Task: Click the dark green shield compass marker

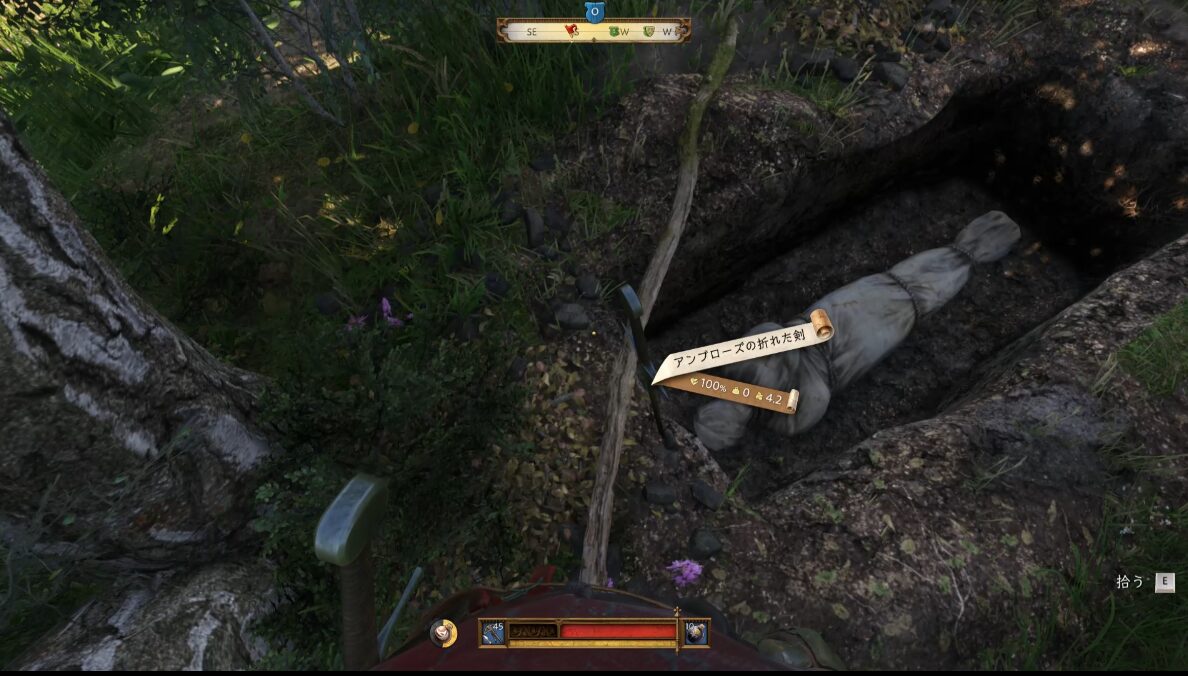Action: click(x=614, y=31)
